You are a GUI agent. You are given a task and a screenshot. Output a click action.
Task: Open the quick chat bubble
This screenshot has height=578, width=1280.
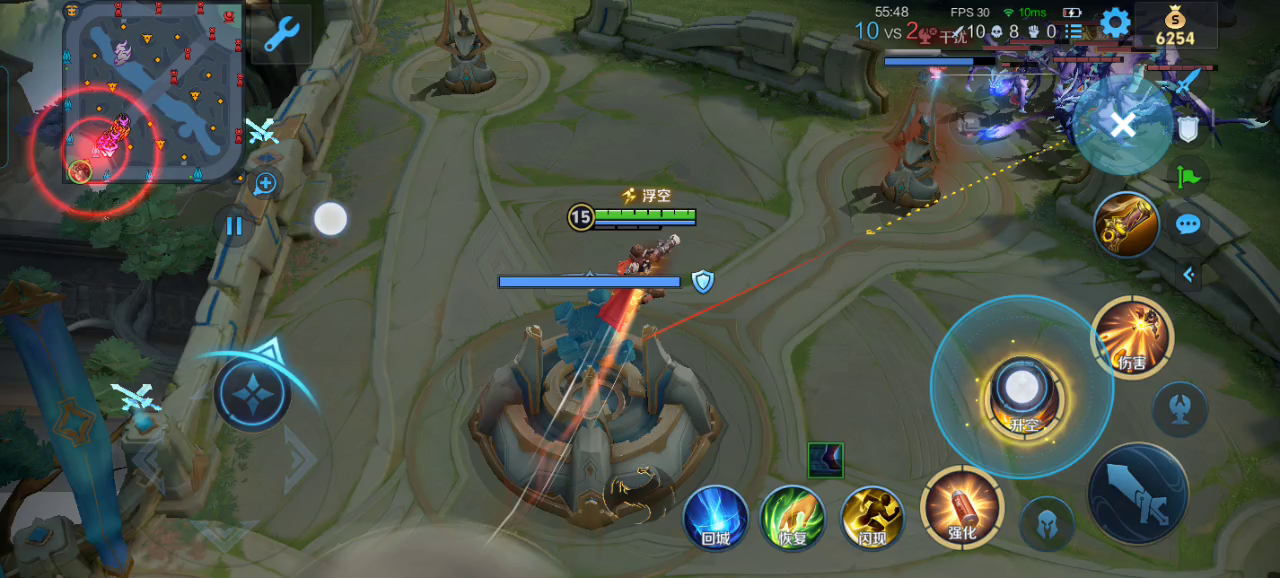pos(1188,224)
